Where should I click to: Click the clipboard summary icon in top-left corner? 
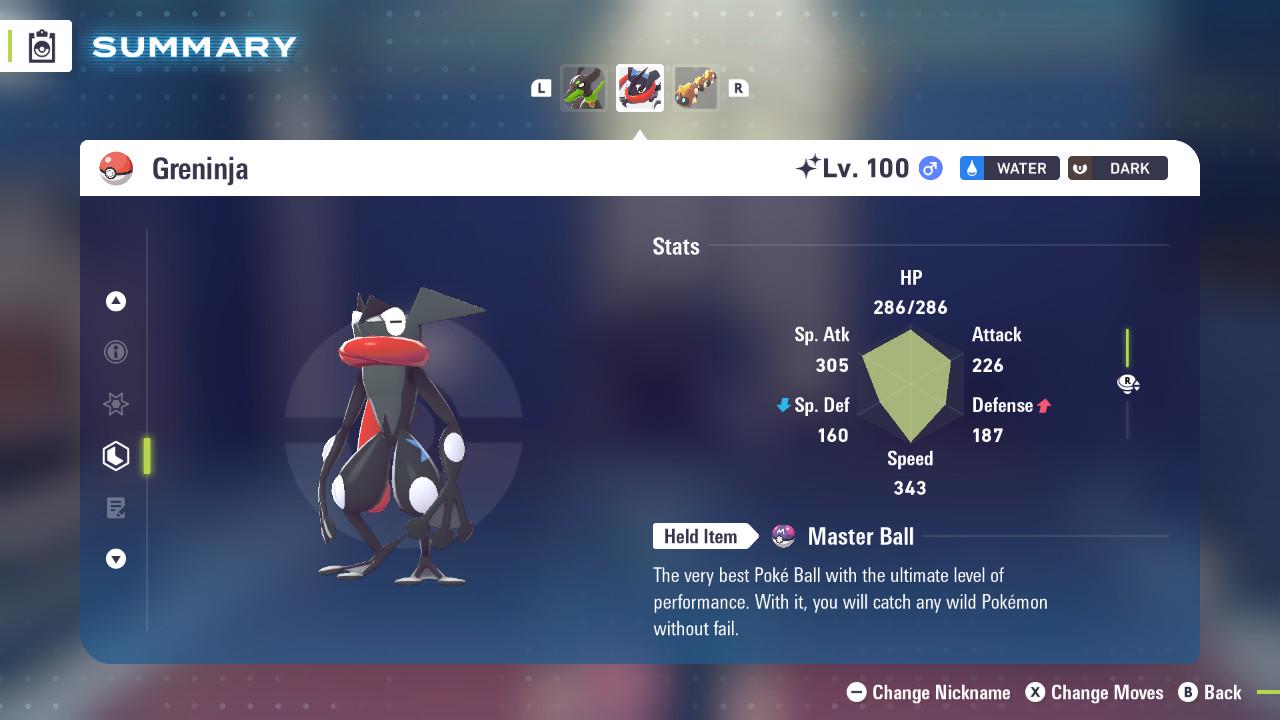click(x=38, y=45)
